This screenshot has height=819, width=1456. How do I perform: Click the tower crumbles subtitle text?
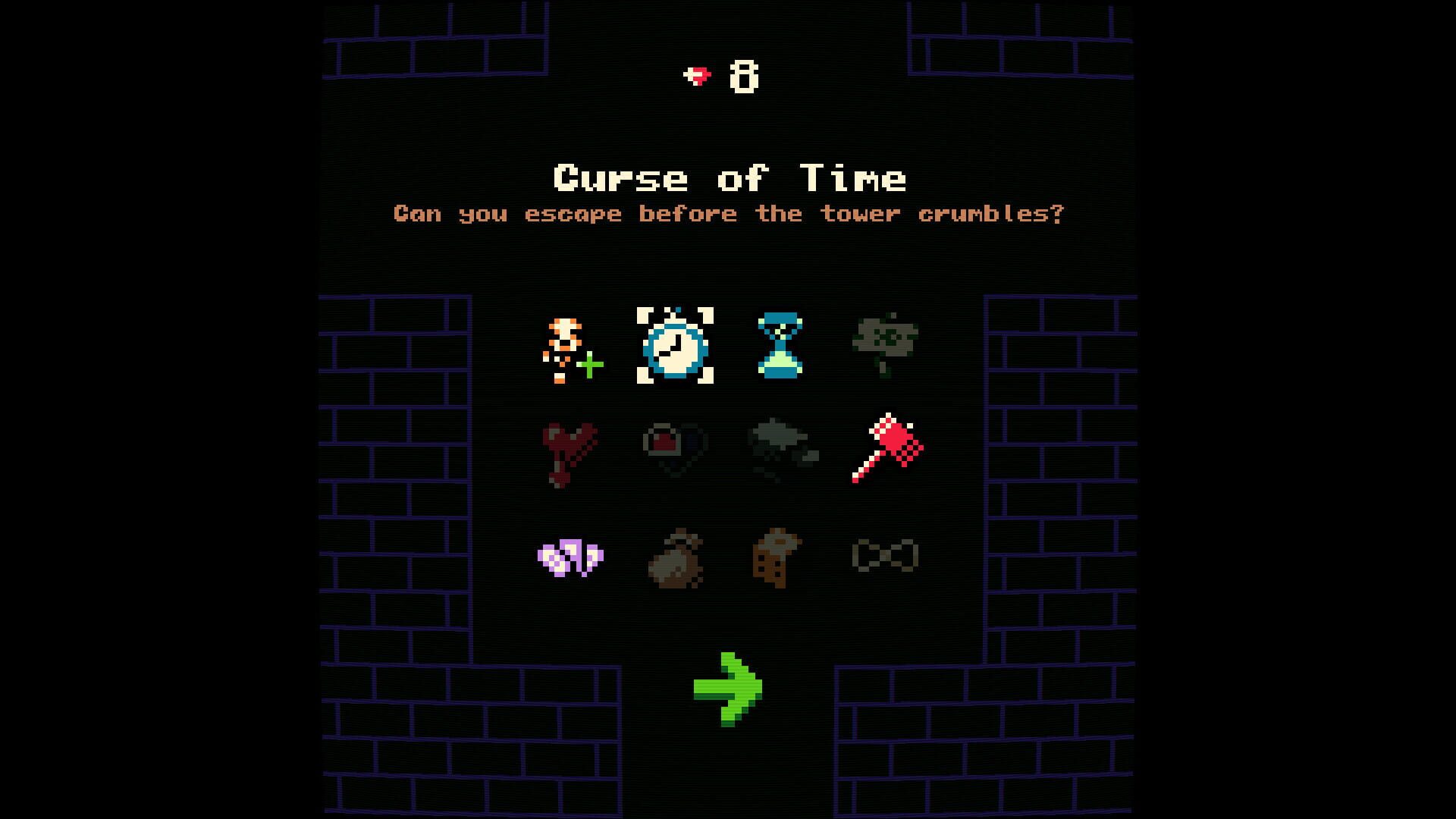coord(730,214)
